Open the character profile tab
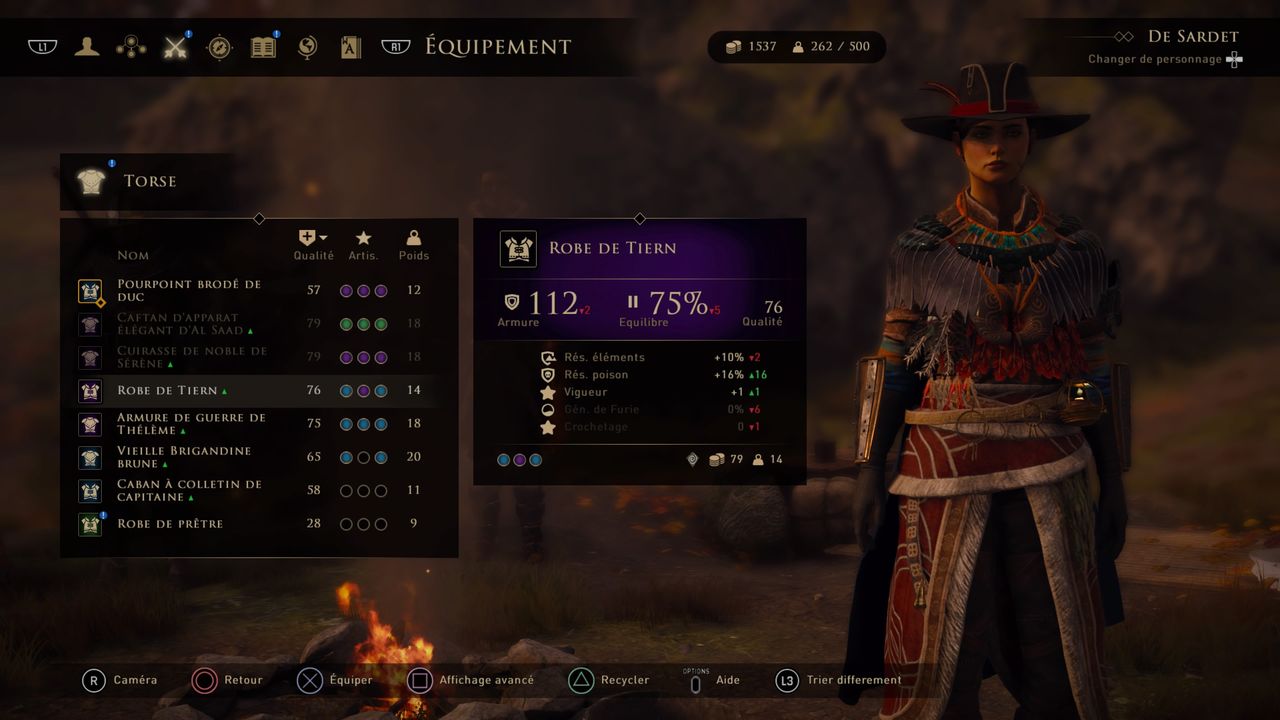Image resolution: width=1280 pixels, height=720 pixels. click(87, 46)
